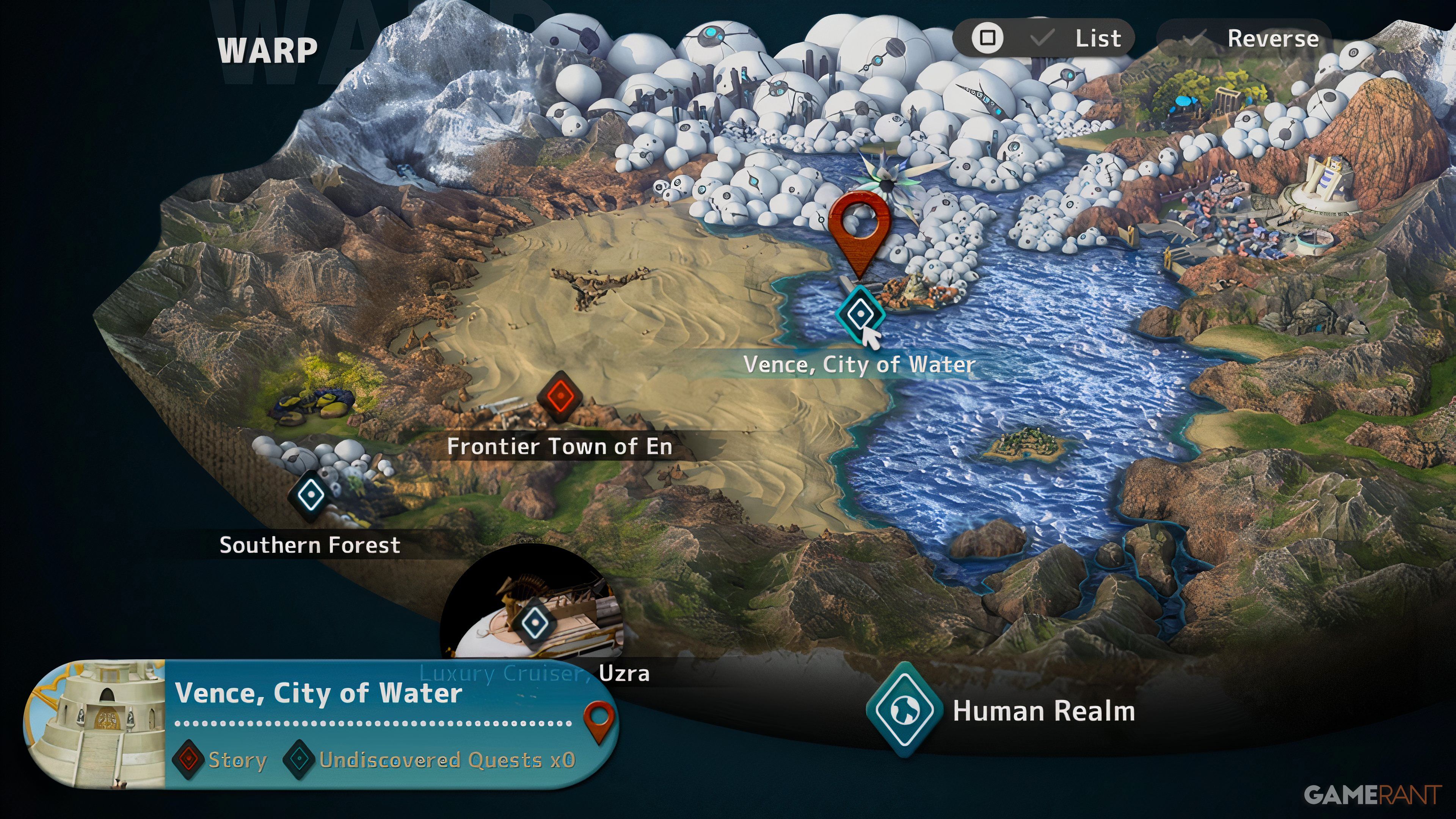The height and width of the screenshot is (819, 1456).
Task: Choose the Frontier Town of En red marker
Action: point(559,396)
